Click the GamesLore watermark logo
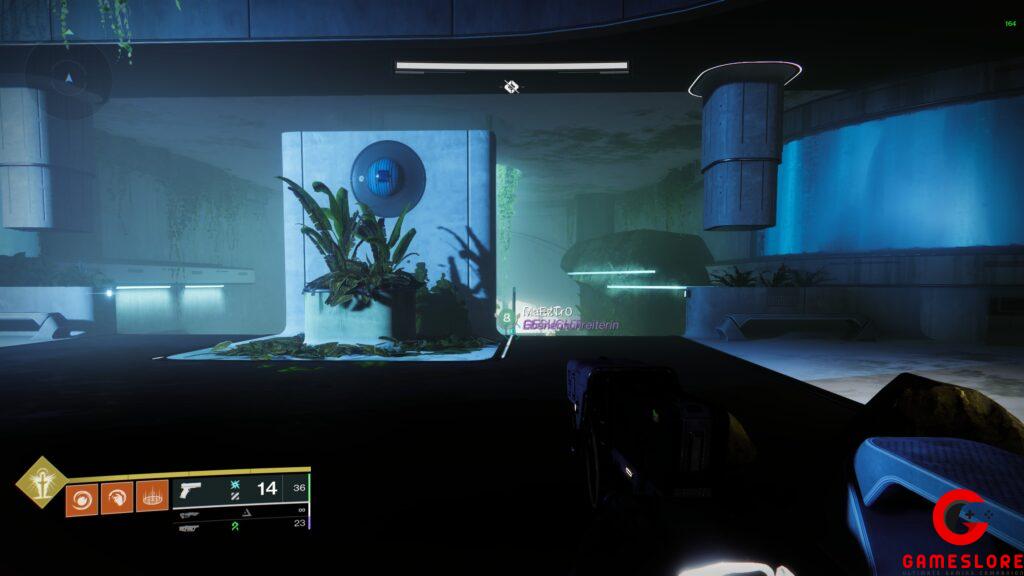 [x=959, y=532]
